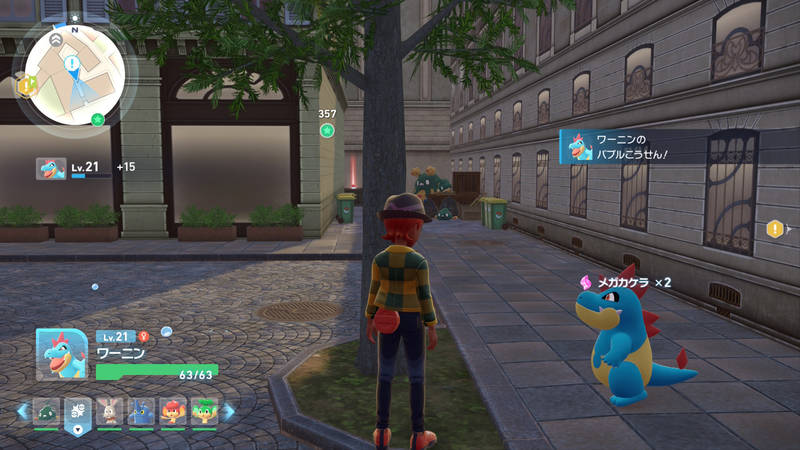Choose the dark green Pokémon party slot
This screenshot has width=800, height=450.
(x=46, y=411)
